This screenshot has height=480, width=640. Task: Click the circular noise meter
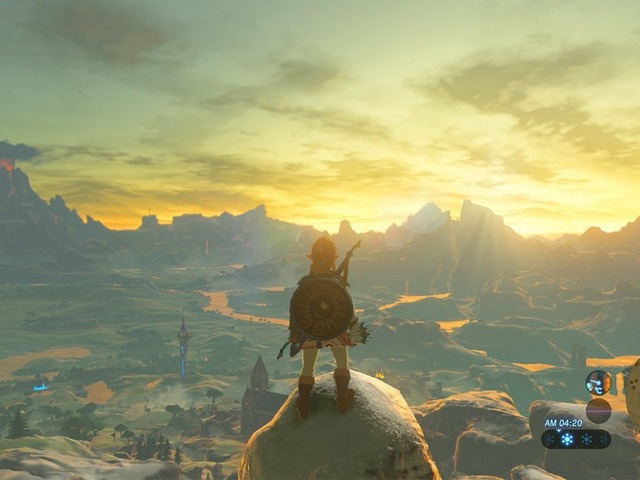598,410
